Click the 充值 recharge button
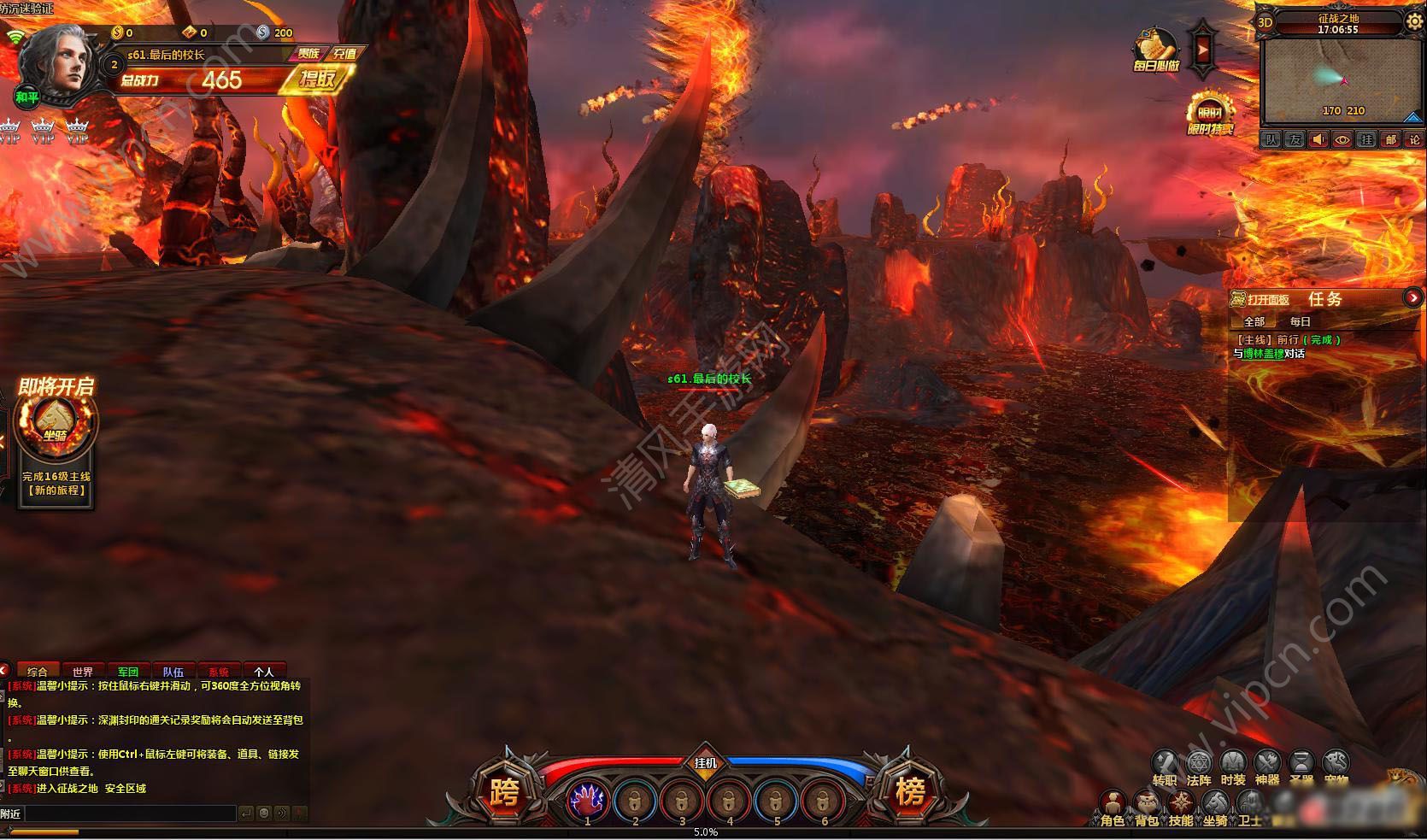This screenshot has width=1427, height=840. click(344, 54)
